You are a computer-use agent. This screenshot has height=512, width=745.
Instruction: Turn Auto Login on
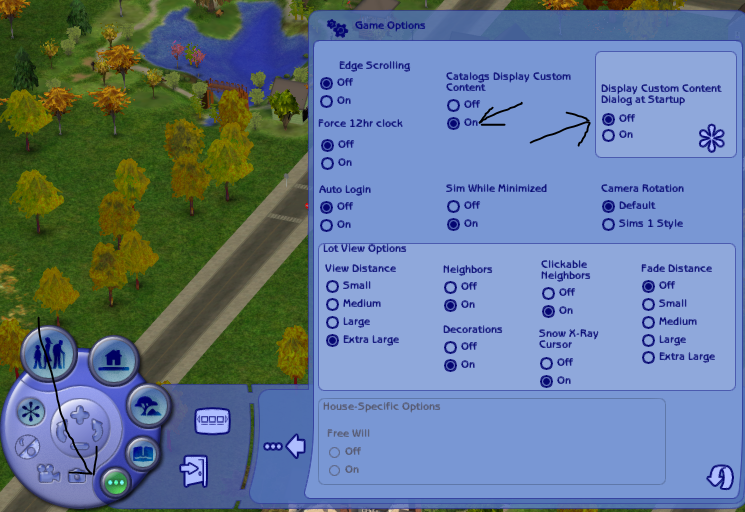click(x=326, y=224)
